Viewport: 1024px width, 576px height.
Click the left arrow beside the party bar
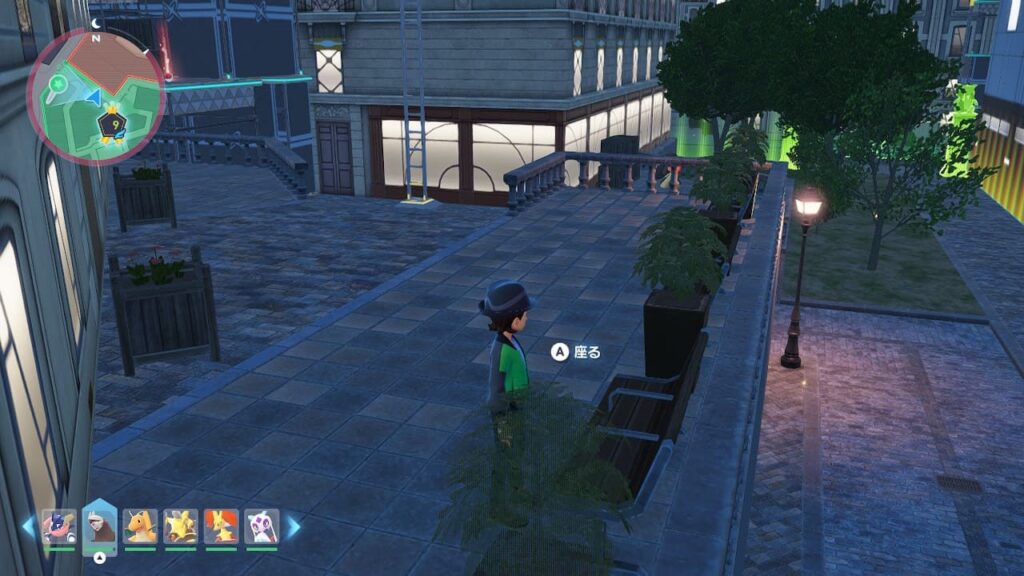click(x=27, y=526)
